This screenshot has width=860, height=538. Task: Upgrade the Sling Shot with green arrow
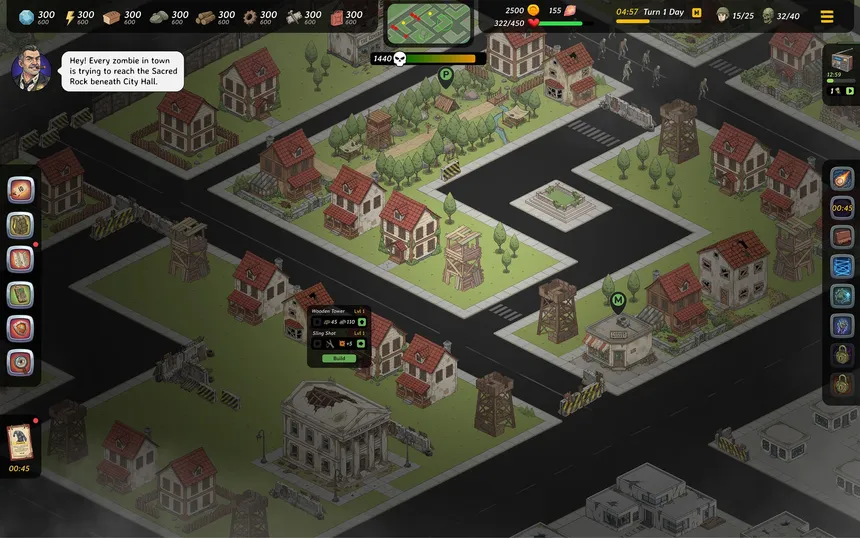coord(362,344)
